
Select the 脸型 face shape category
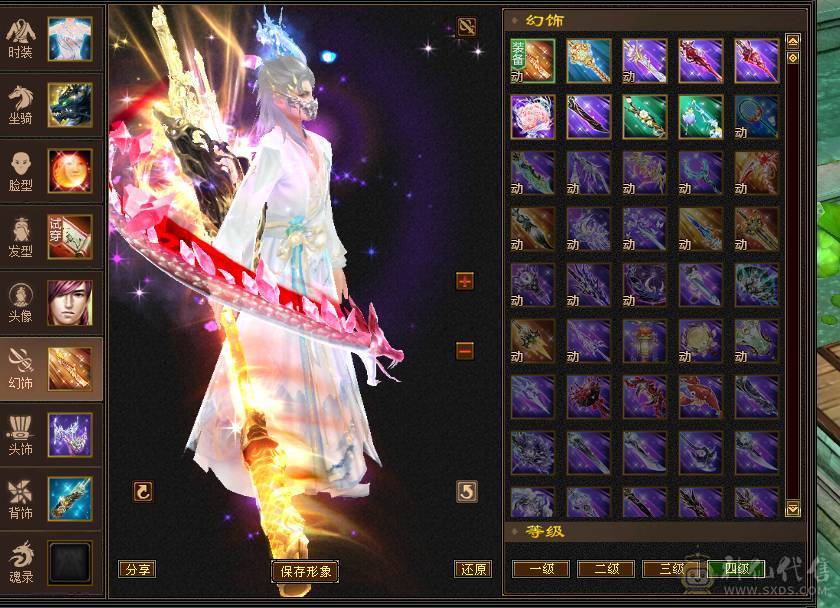coord(51,170)
